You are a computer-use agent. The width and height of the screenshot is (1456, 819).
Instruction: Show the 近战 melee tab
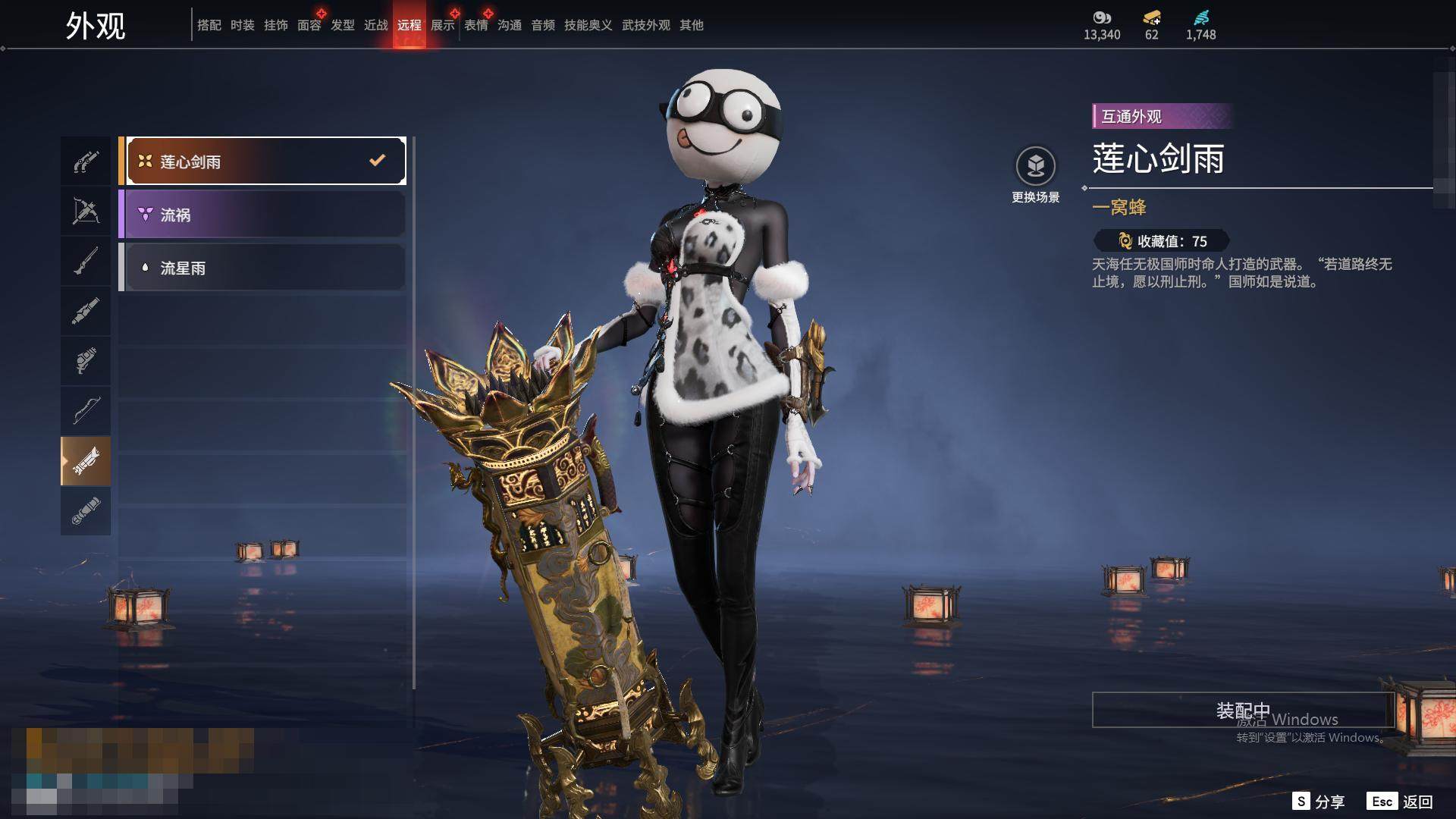pyautogui.click(x=375, y=25)
